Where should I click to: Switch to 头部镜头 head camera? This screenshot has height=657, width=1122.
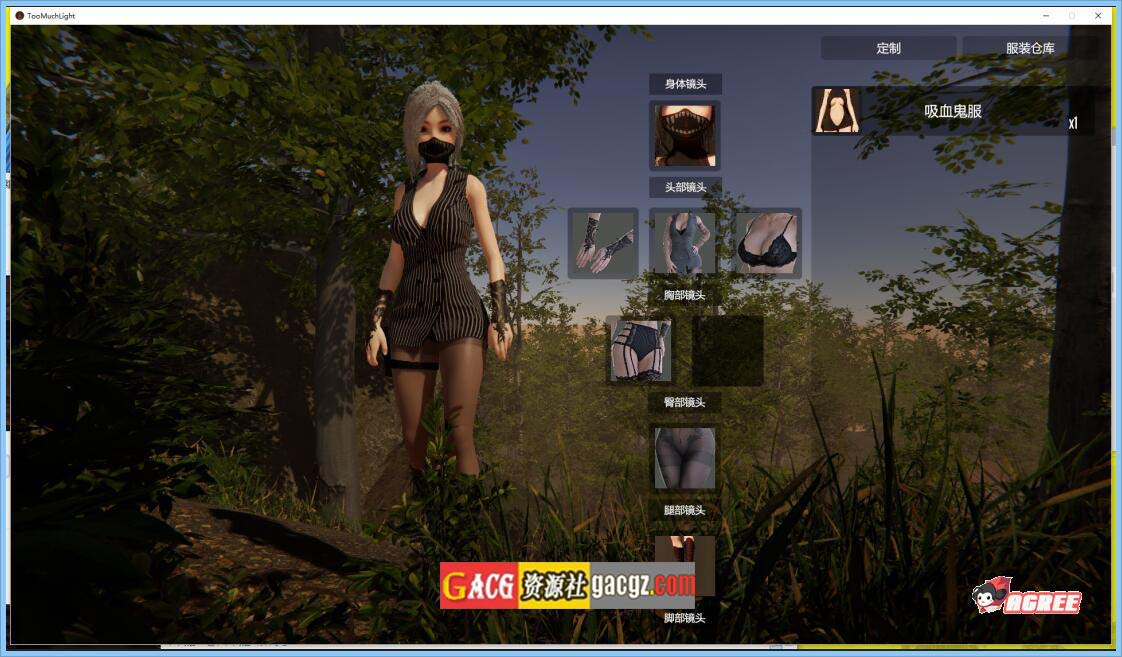tap(685, 187)
